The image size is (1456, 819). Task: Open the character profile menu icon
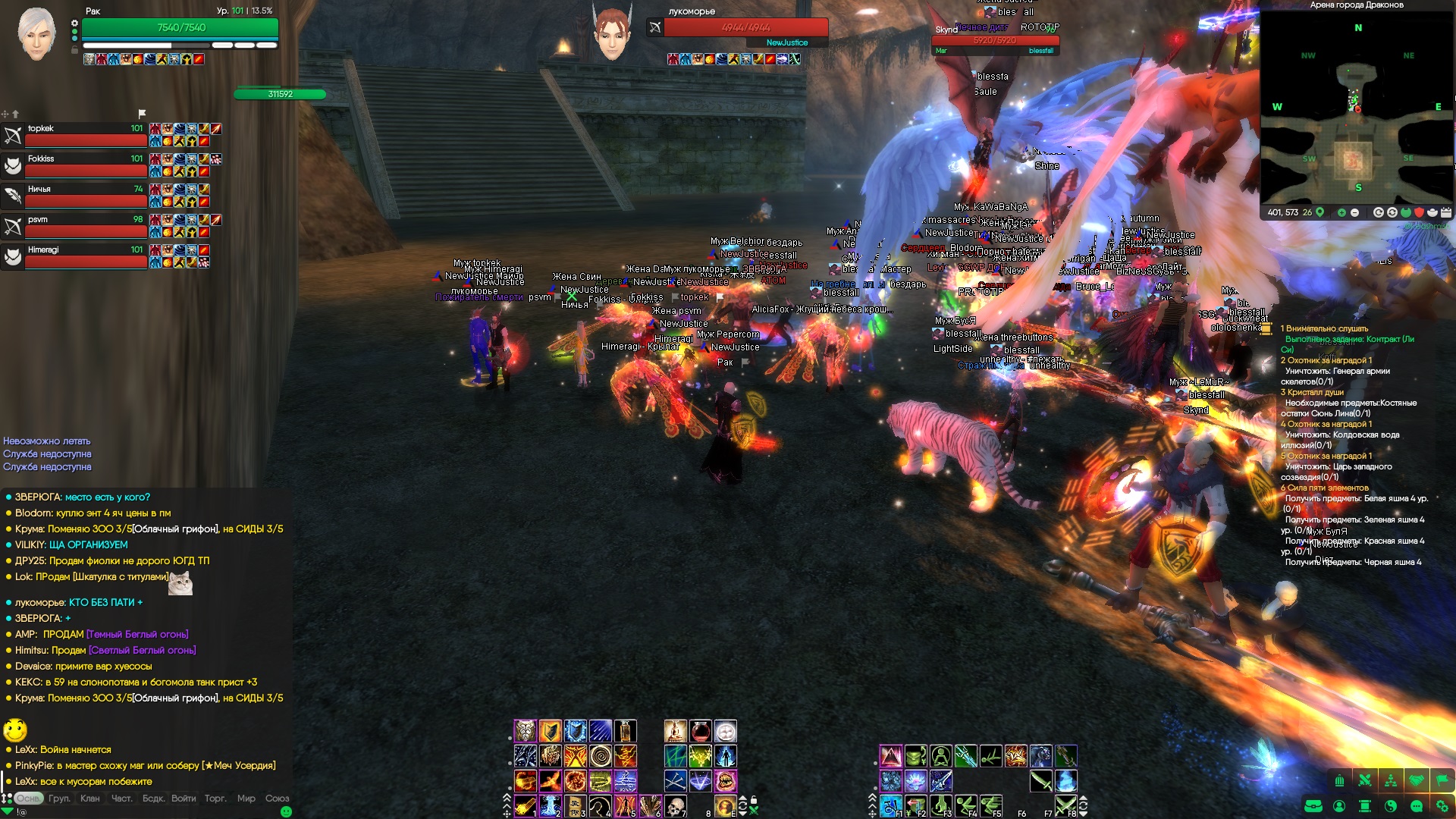tap(1339, 806)
